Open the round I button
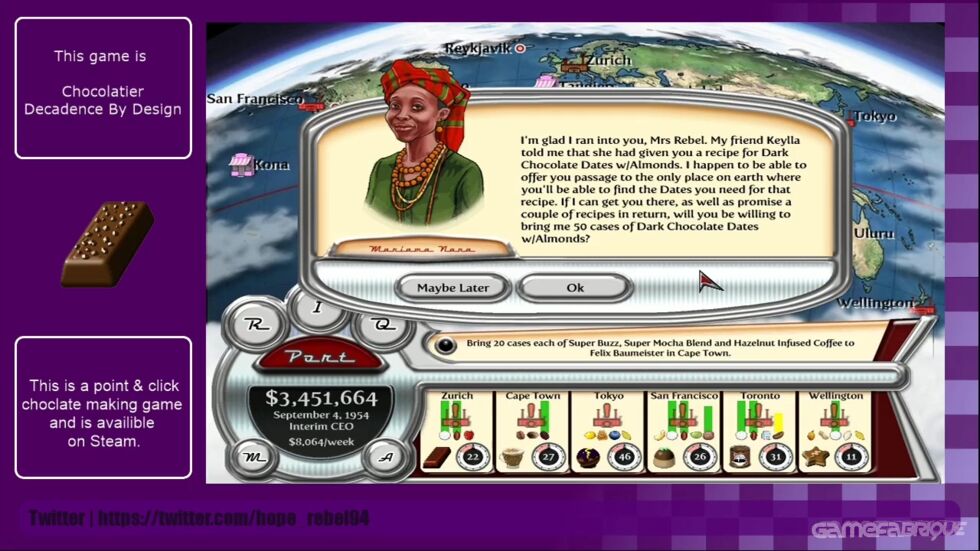 point(317,308)
